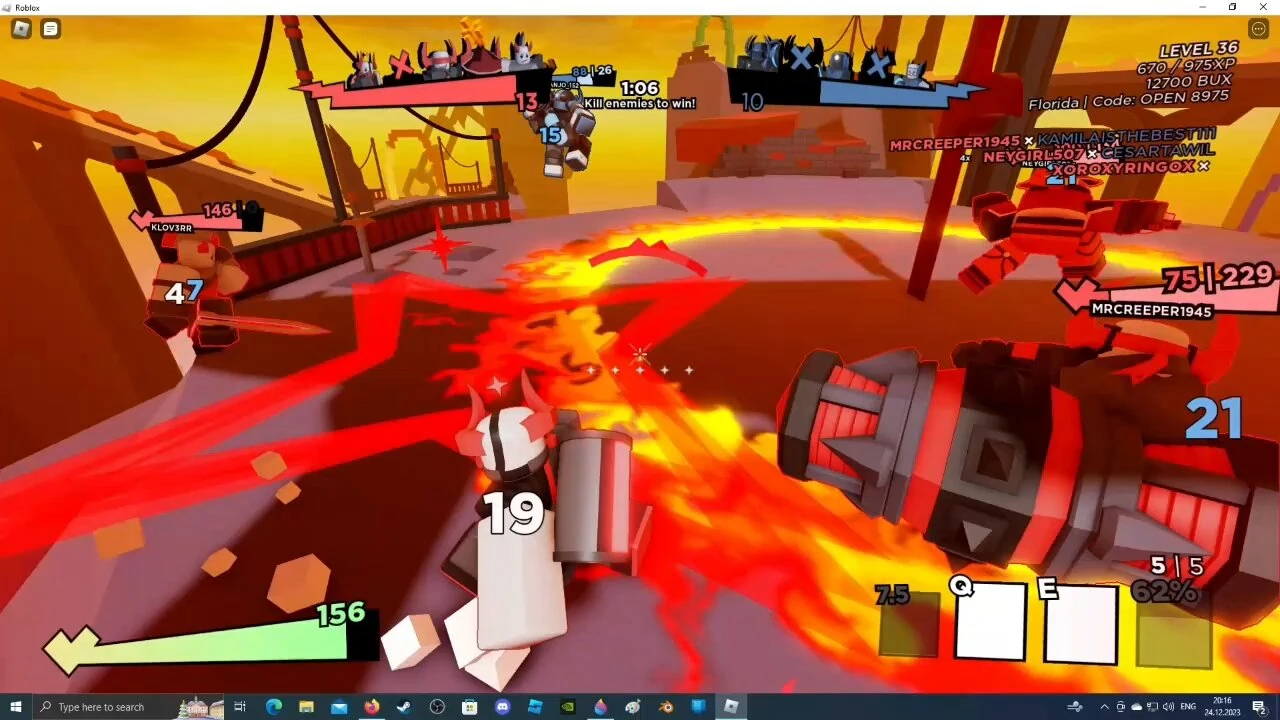
Task: Toggle the weather widget on the taskbar
Action: [1075, 707]
